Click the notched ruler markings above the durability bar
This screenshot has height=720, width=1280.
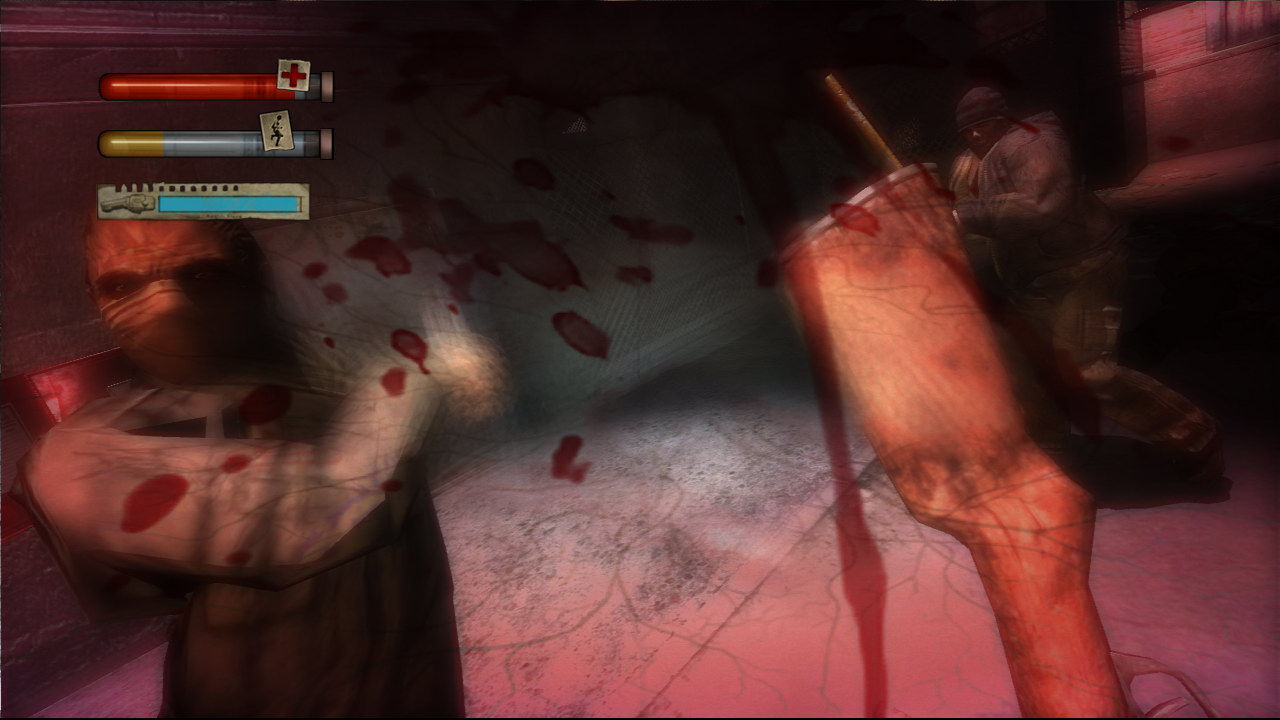[x=177, y=186]
